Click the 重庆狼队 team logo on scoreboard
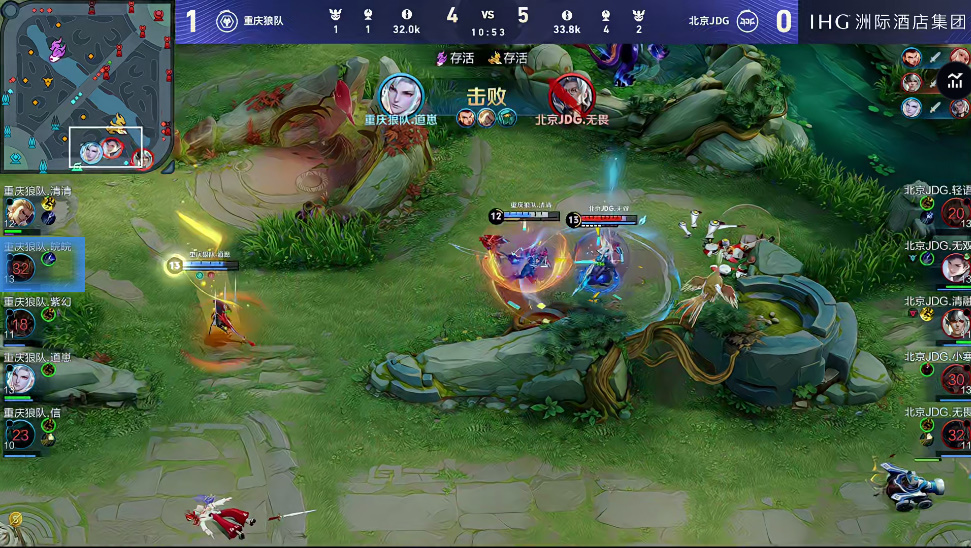 [x=227, y=21]
